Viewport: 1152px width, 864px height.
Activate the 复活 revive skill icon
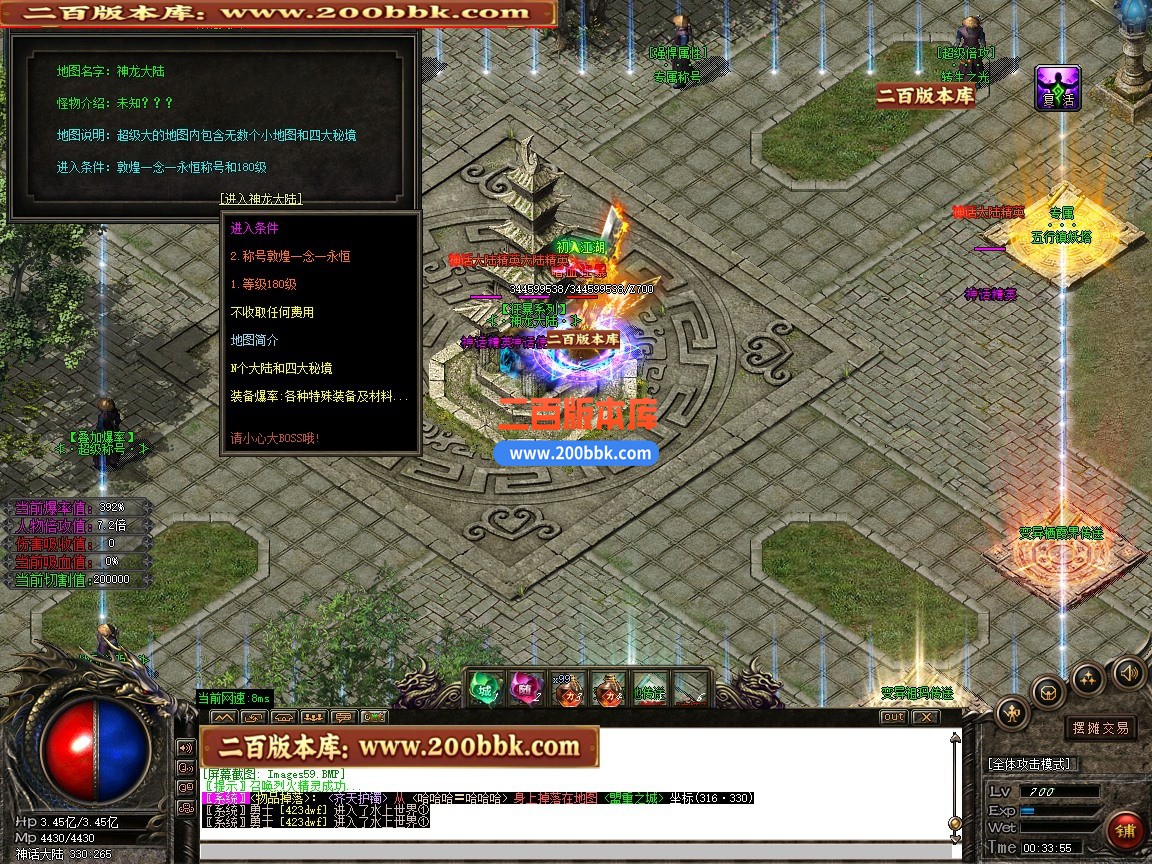point(1057,88)
